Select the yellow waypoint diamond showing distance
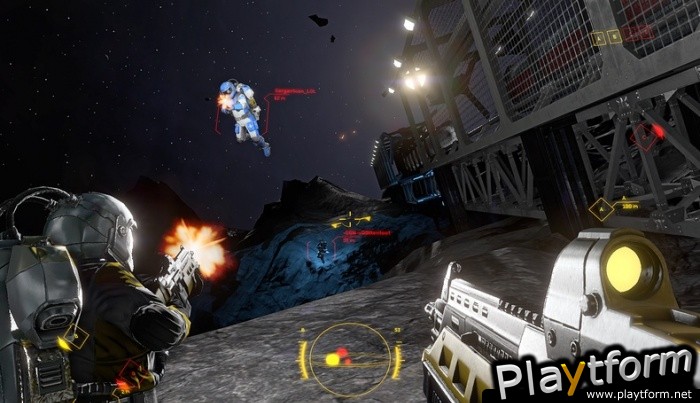The height and width of the screenshot is (403, 700). (x=601, y=209)
